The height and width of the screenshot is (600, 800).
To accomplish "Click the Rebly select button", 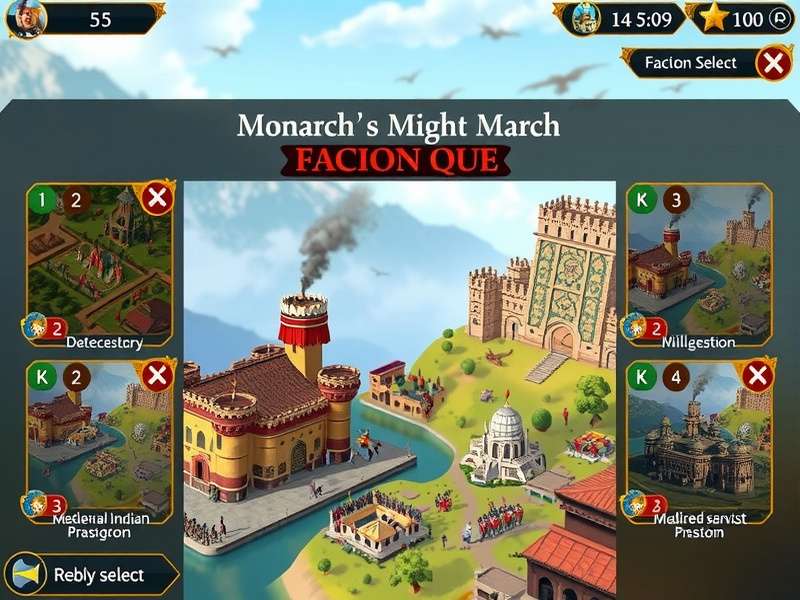I will point(92,575).
